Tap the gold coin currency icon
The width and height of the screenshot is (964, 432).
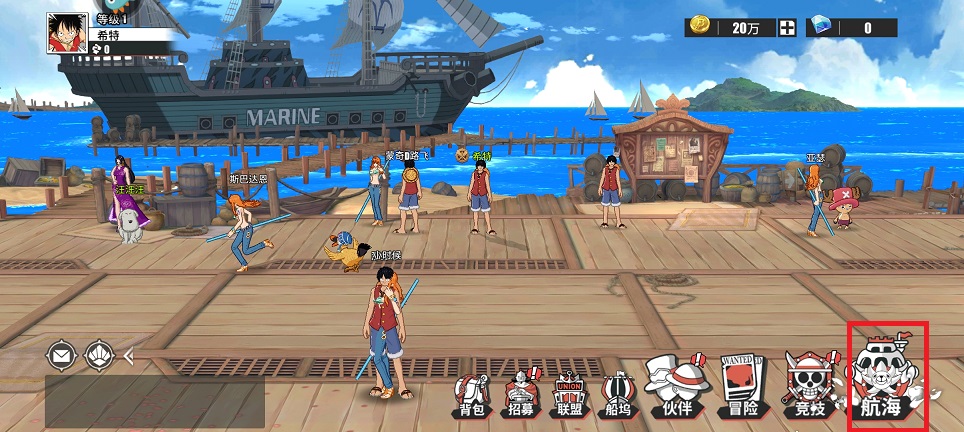click(702, 27)
